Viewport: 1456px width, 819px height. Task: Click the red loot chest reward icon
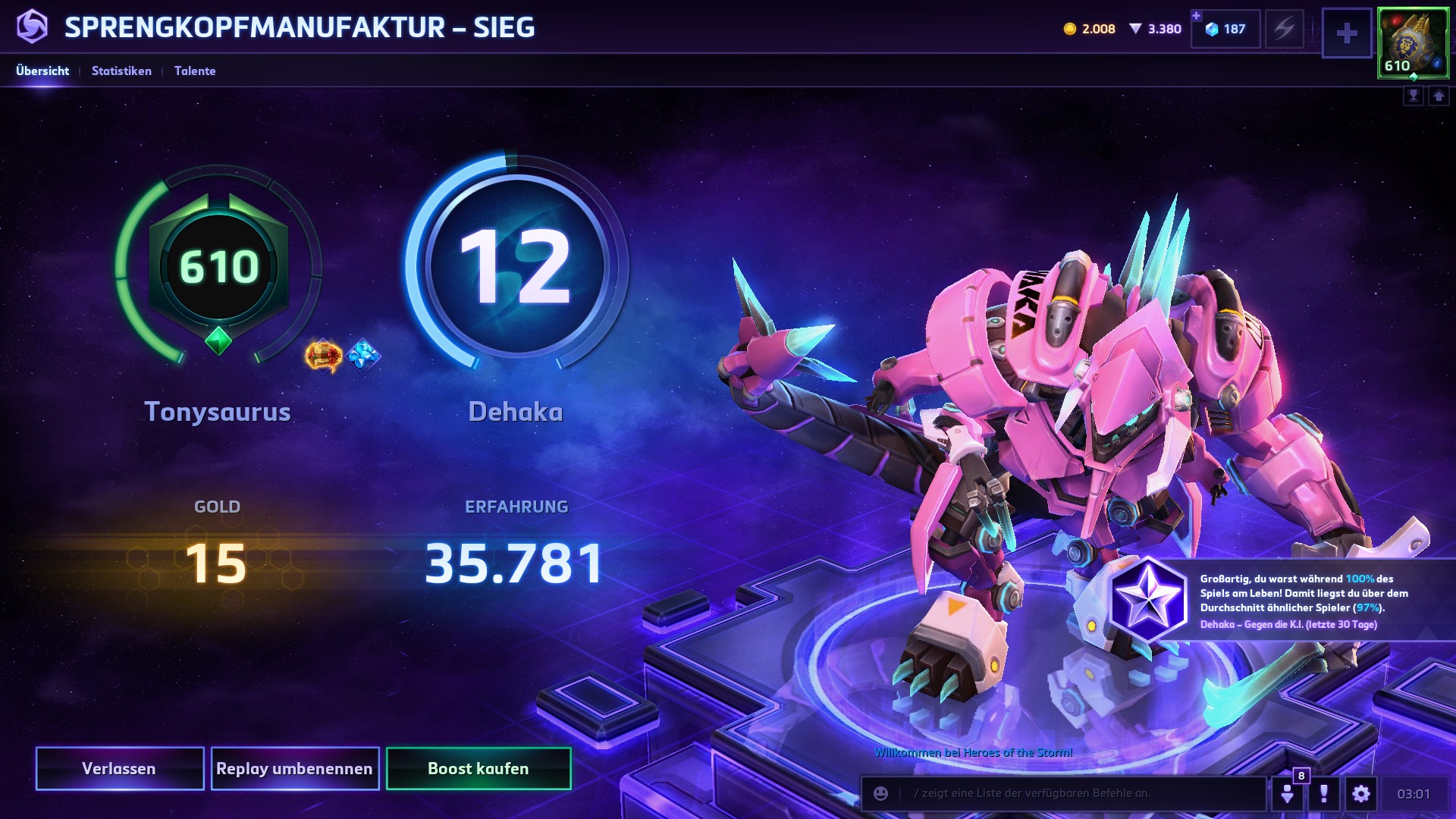coord(324,355)
